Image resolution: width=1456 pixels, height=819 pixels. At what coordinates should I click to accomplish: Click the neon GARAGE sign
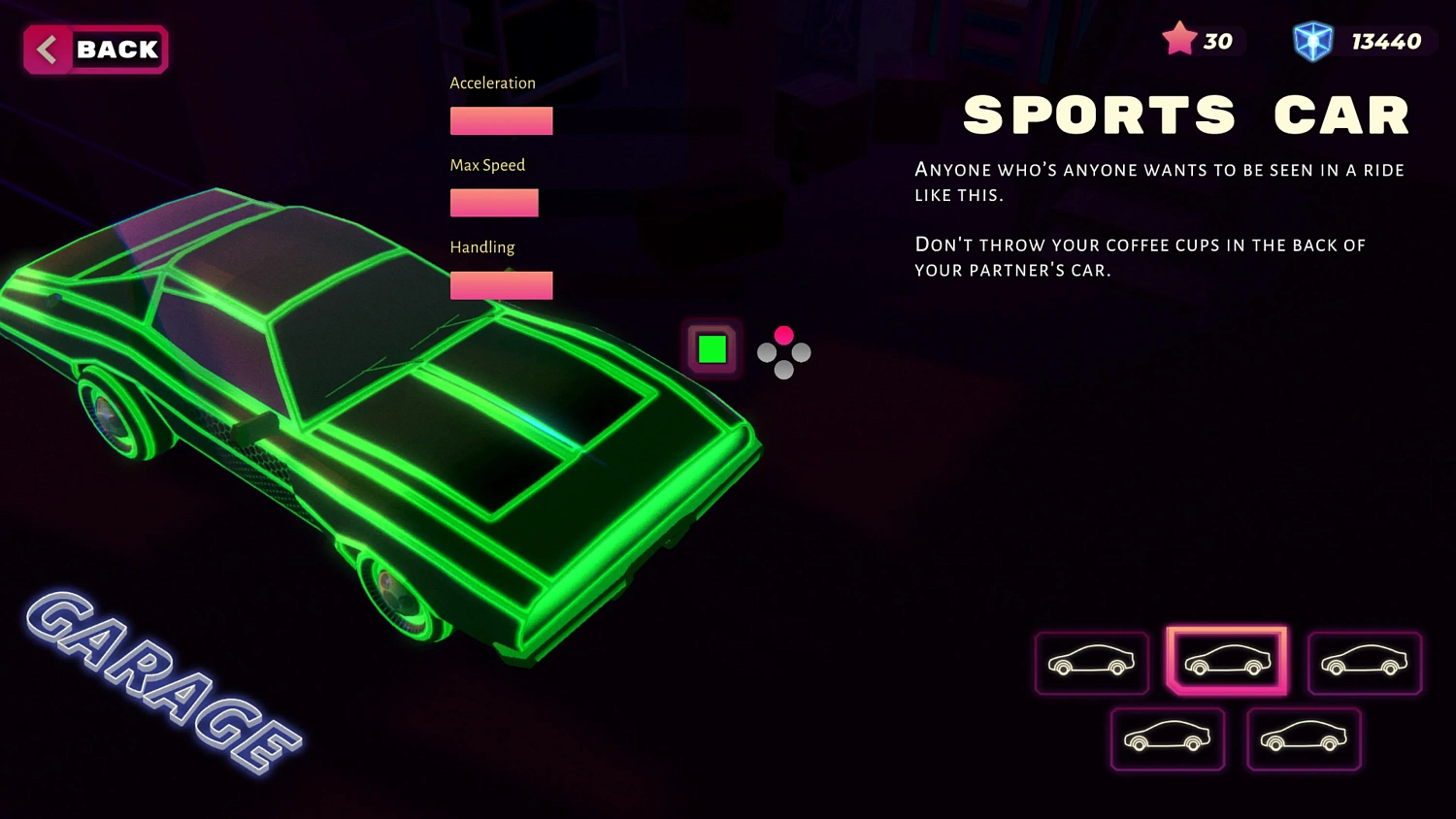pos(155,689)
